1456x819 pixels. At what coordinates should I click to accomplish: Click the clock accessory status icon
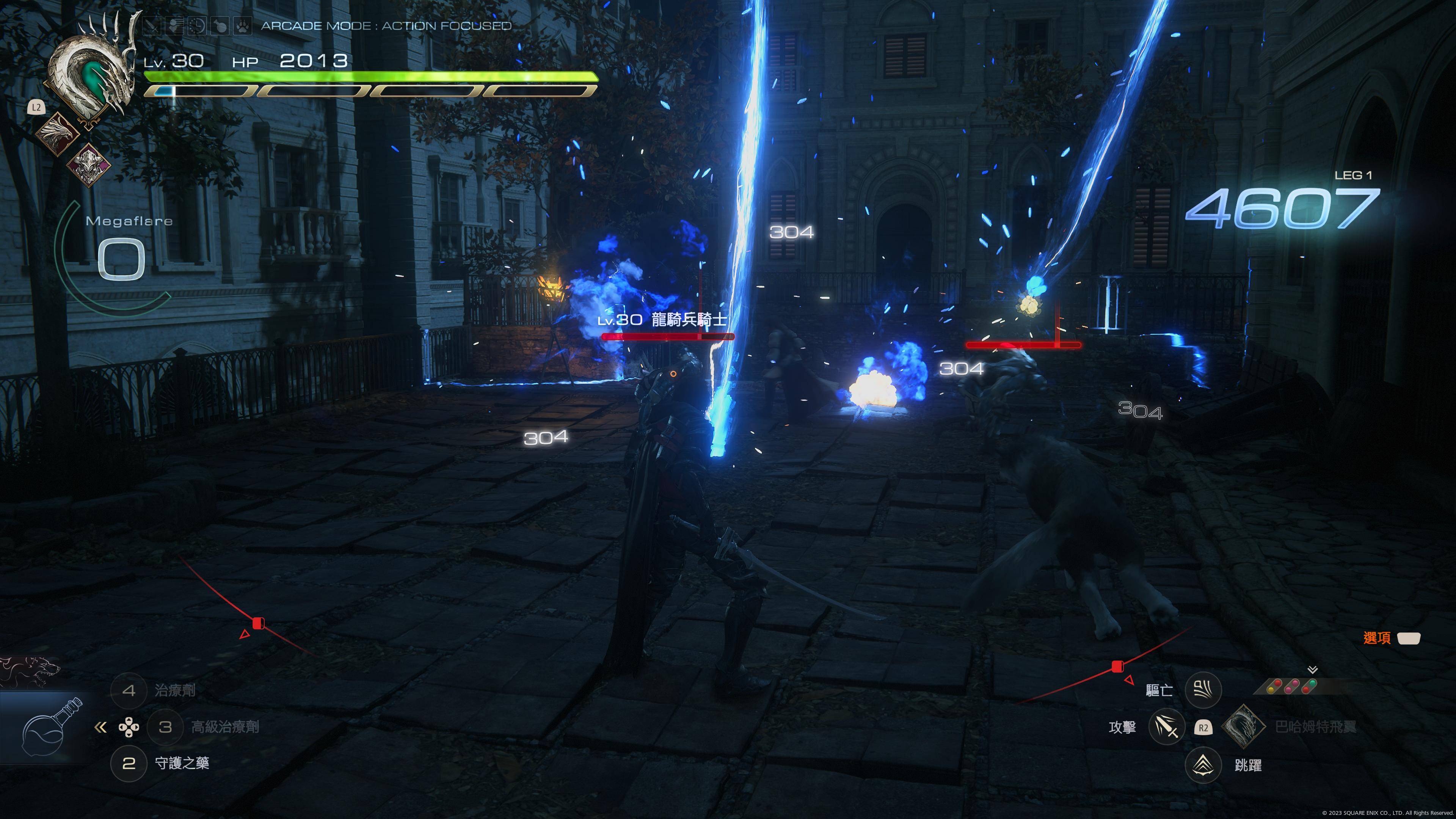197,26
